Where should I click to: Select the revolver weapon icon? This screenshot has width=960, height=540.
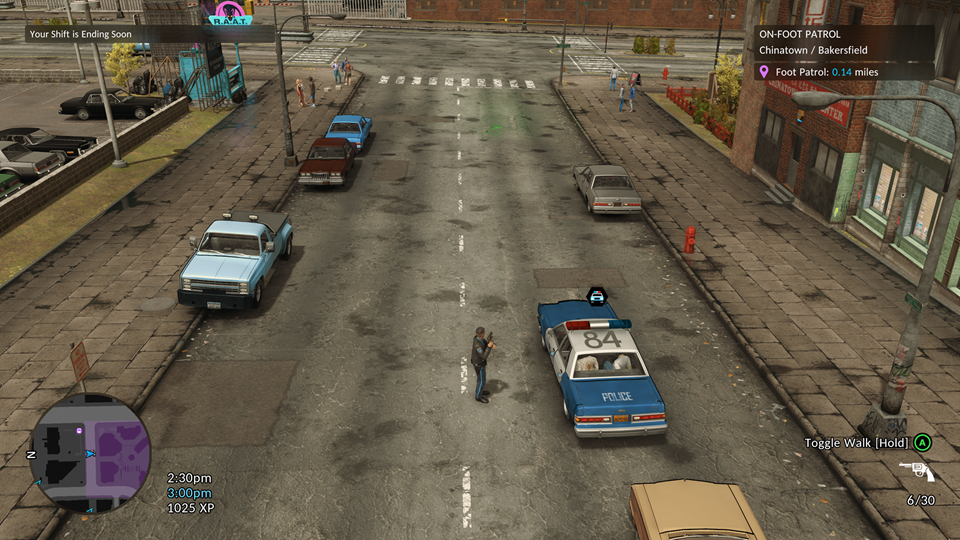point(915,471)
